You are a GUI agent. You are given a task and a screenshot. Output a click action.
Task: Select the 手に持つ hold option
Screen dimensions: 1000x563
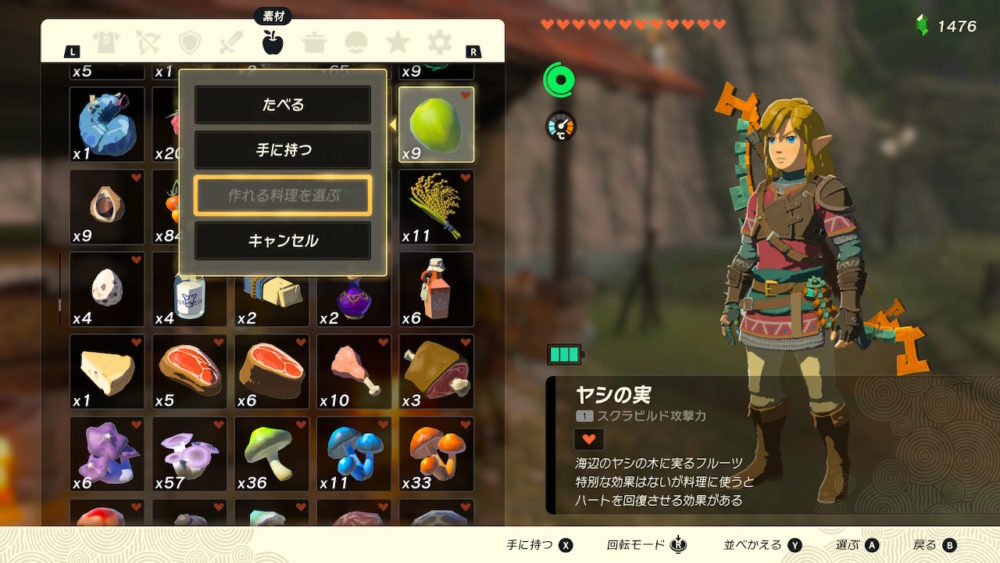[282, 150]
